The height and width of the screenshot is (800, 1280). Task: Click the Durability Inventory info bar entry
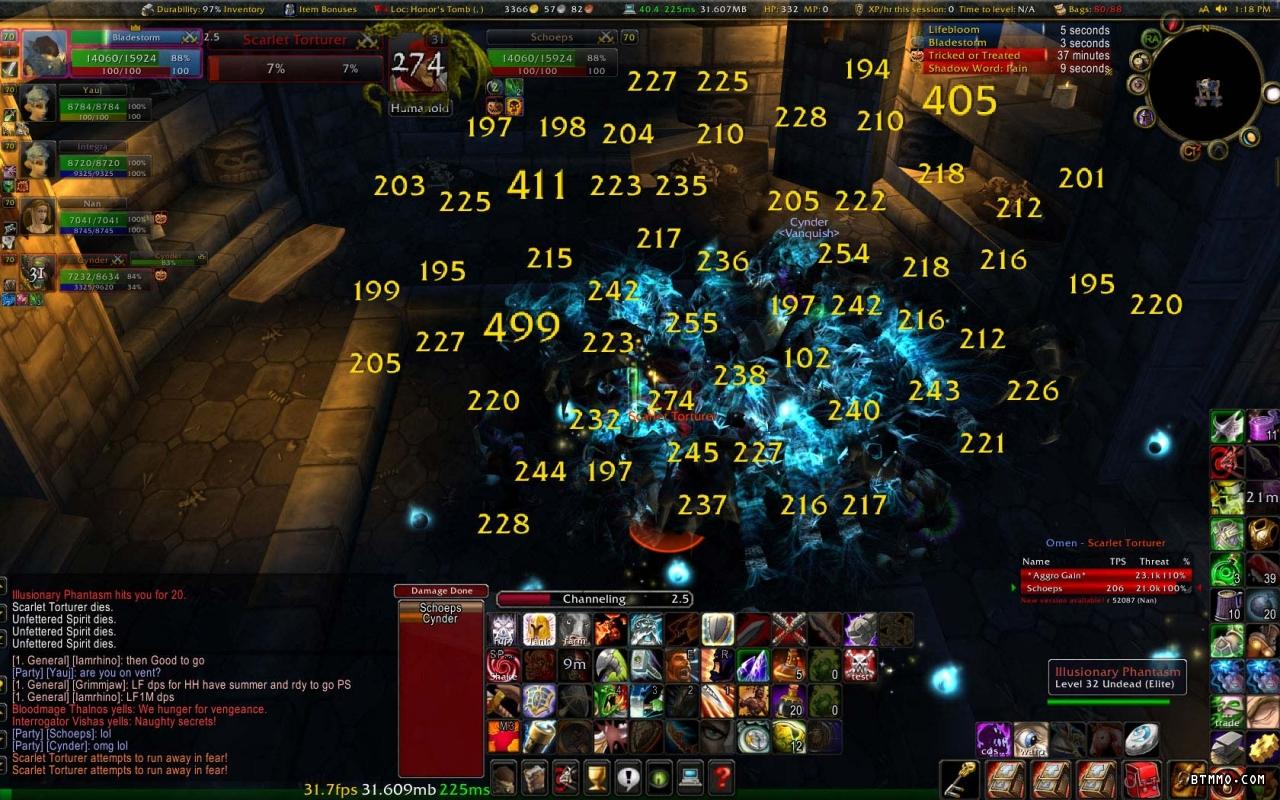[203, 9]
